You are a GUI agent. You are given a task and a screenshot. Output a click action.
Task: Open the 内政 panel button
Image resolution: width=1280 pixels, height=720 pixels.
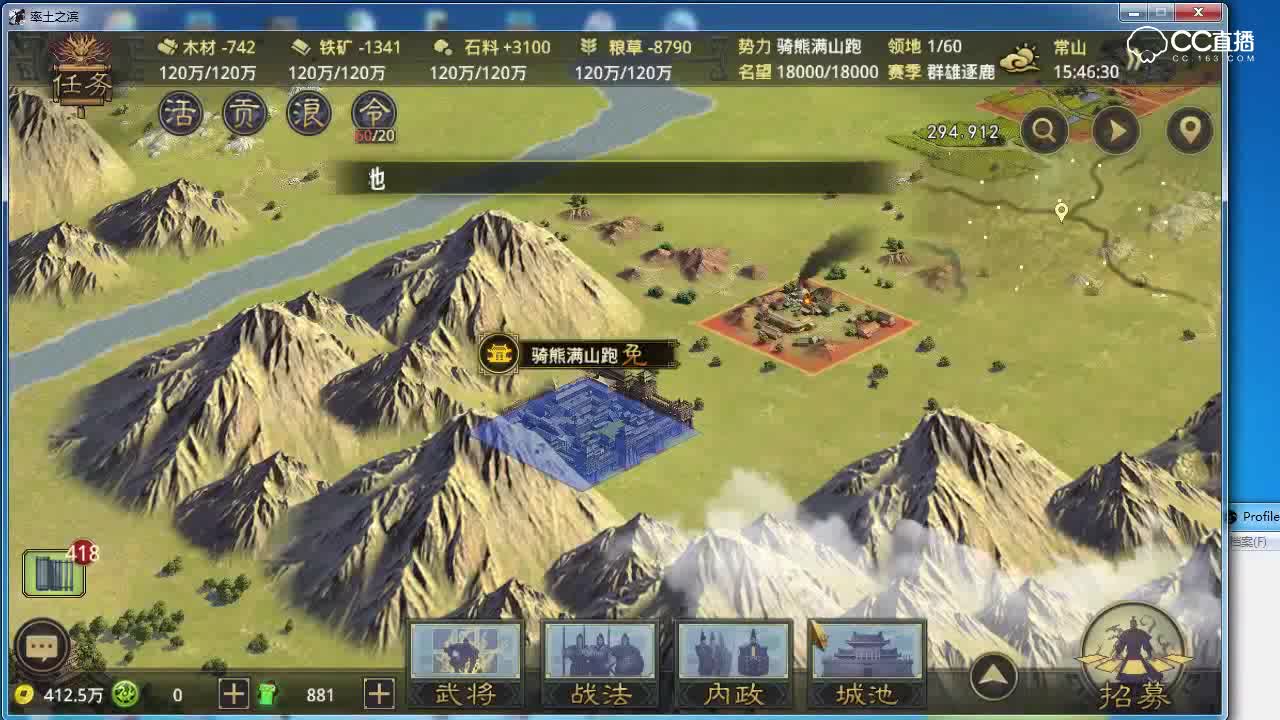click(734, 662)
